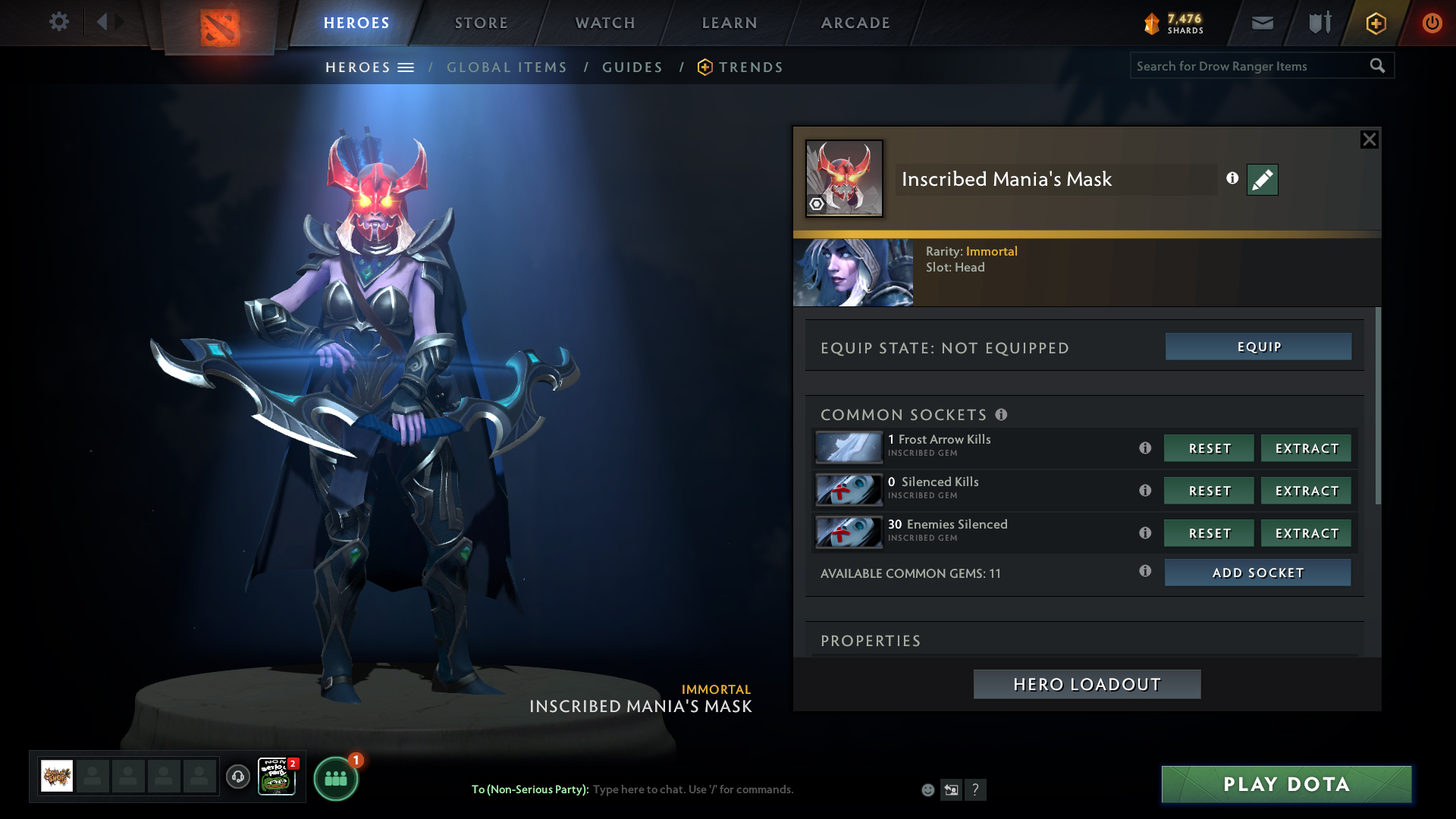Select the Arcade tab

(855, 23)
